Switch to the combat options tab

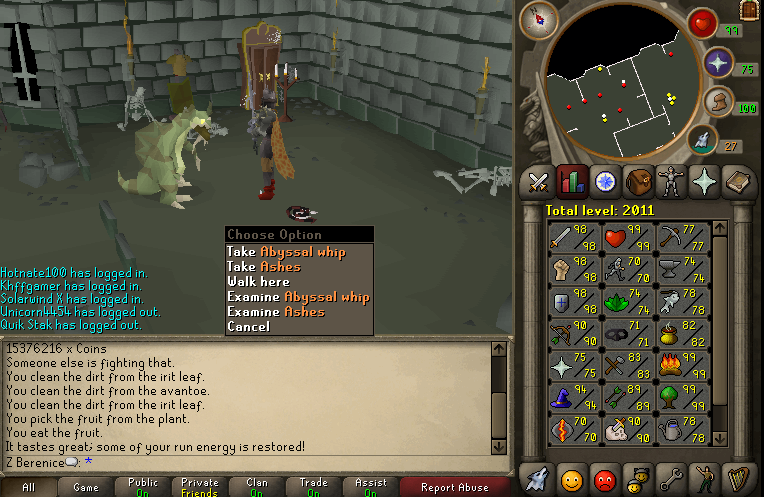(x=539, y=181)
